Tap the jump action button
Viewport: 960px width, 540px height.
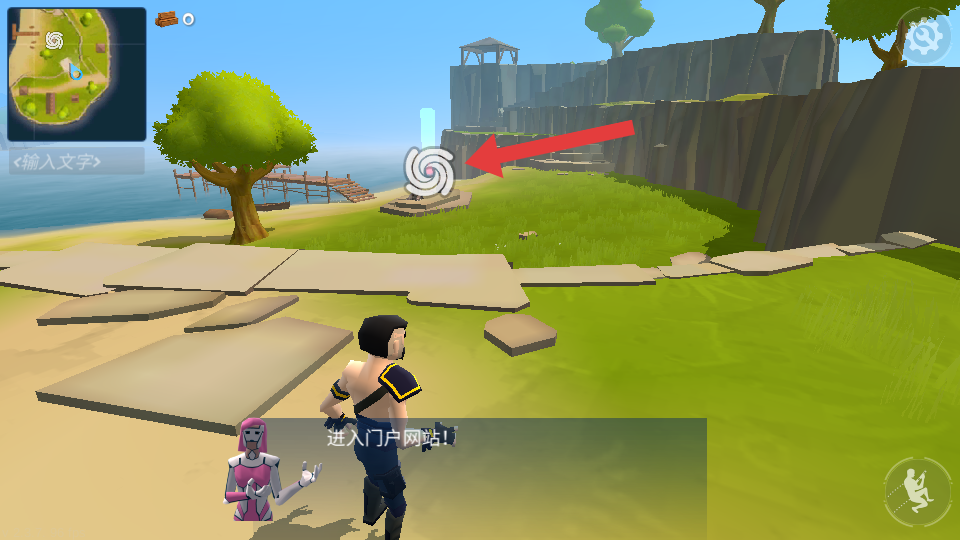(917, 490)
